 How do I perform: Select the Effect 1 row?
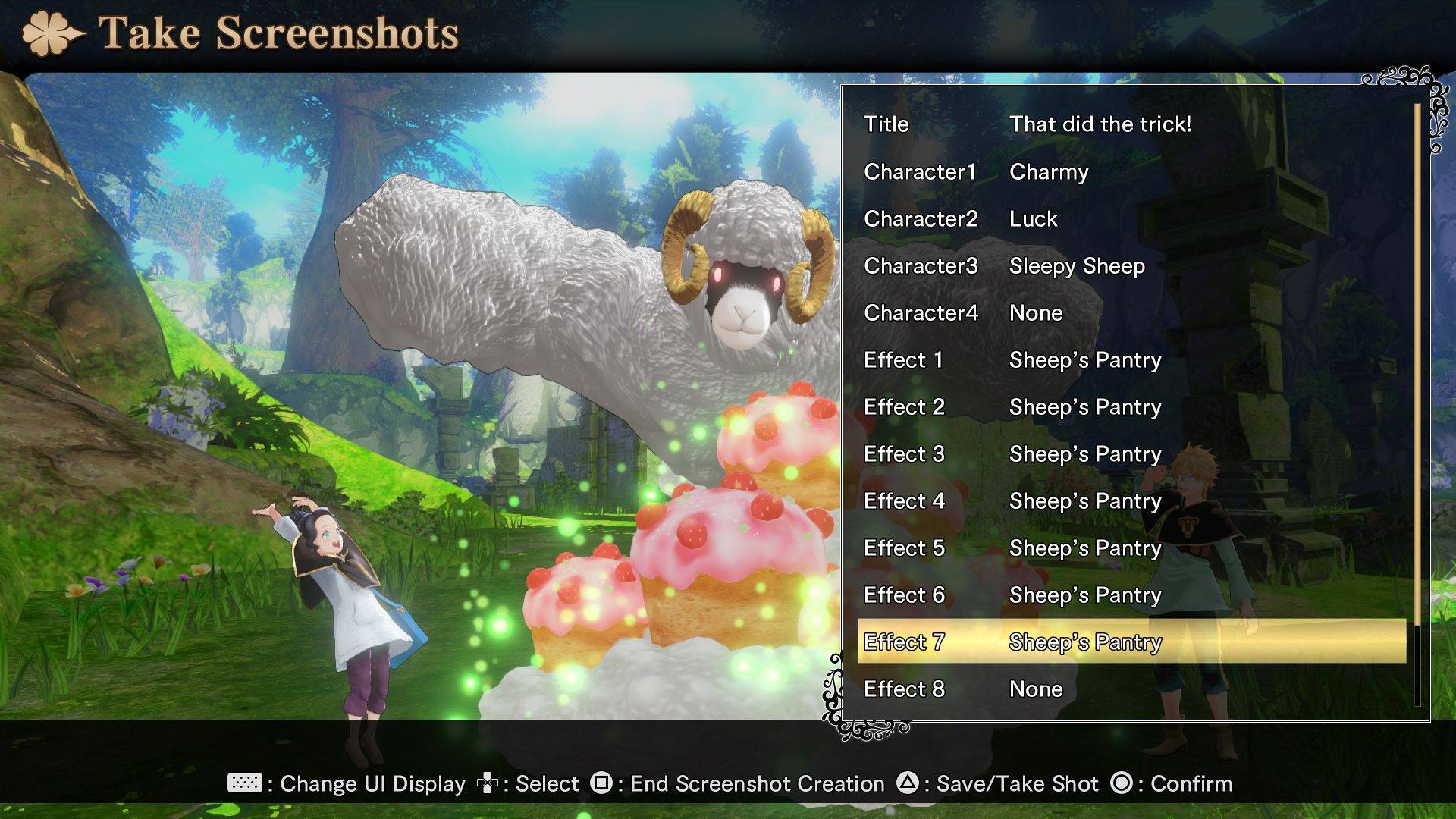pyautogui.click(x=1130, y=360)
